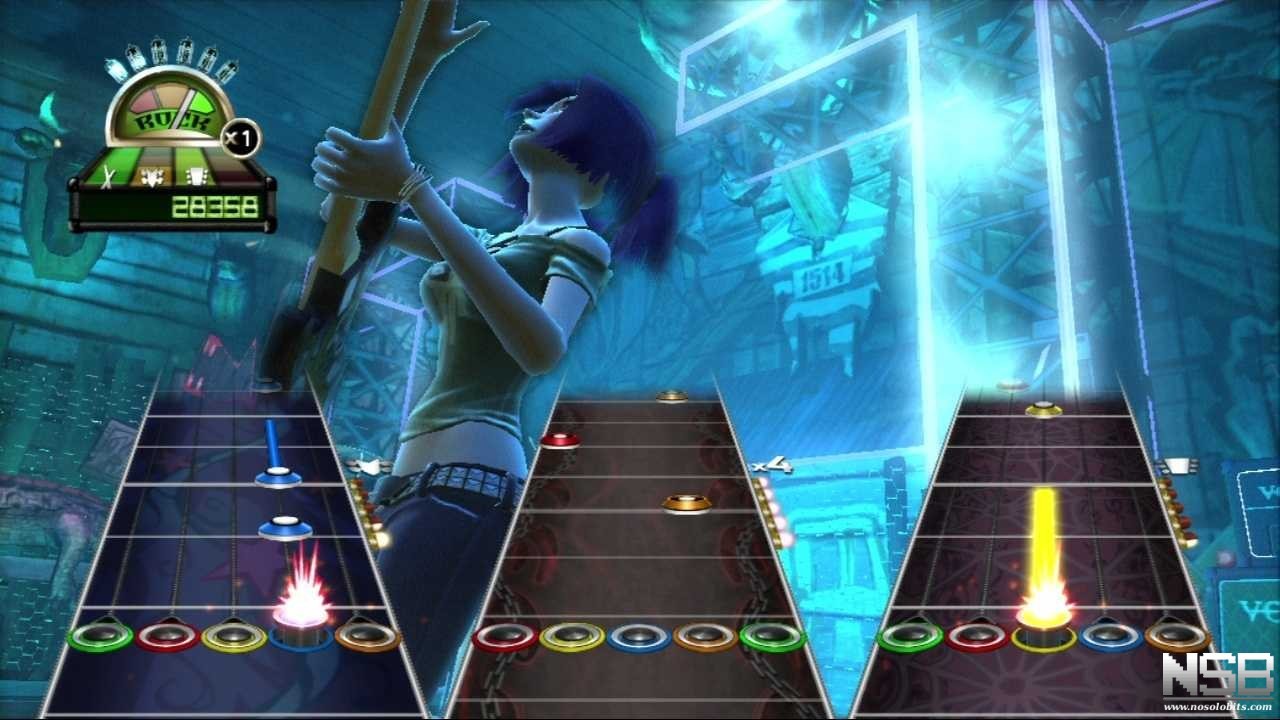Screen dimensions: 1280x720
Task: Select the gold bass headstock meter segment
Action: (x=153, y=177)
